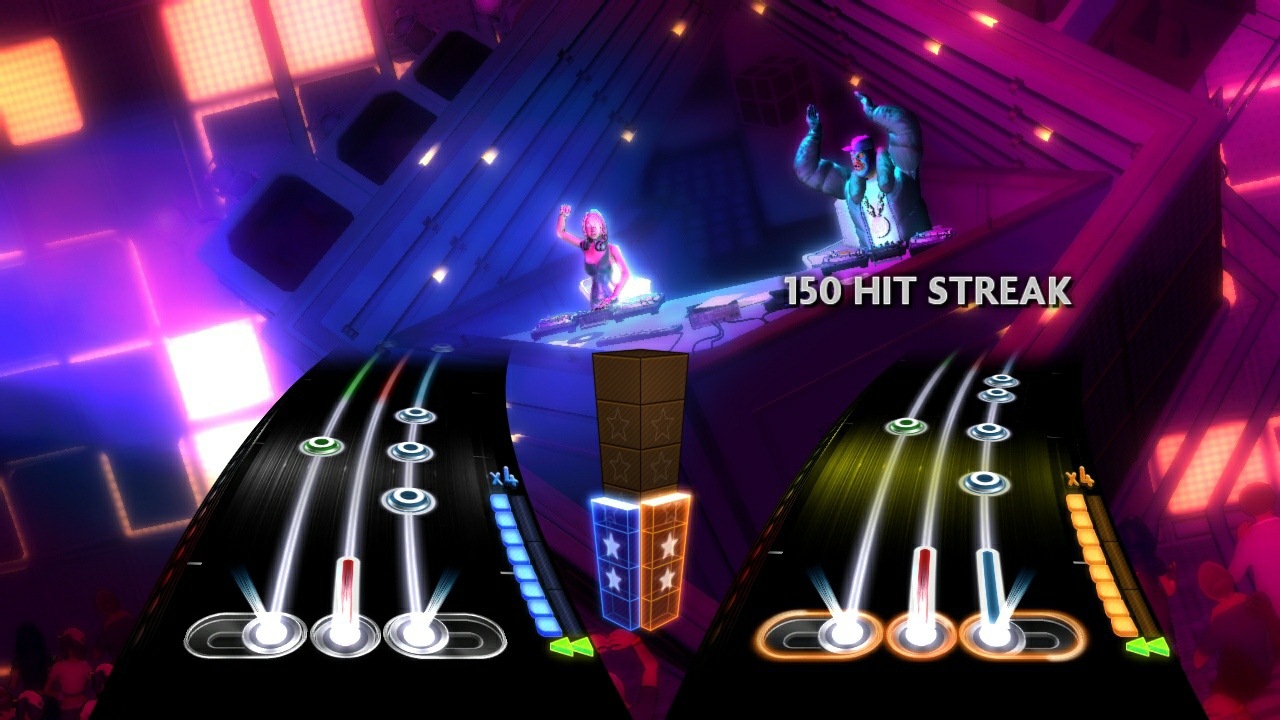Click the x4 multiplier on the right deck

[1078, 478]
